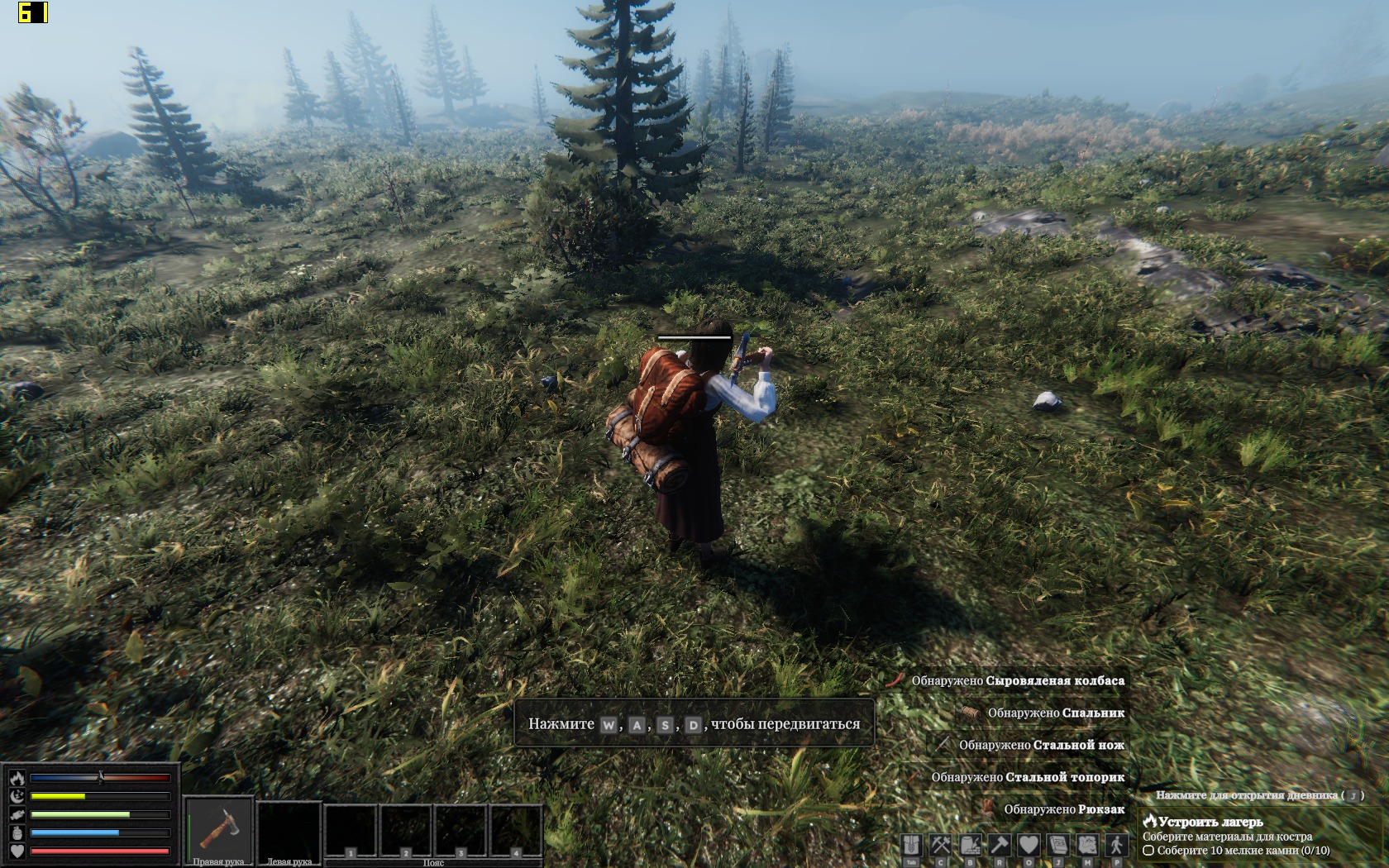
Task: Click the 'Обнаружено Стальной топорик' notification
Action: click(1028, 777)
